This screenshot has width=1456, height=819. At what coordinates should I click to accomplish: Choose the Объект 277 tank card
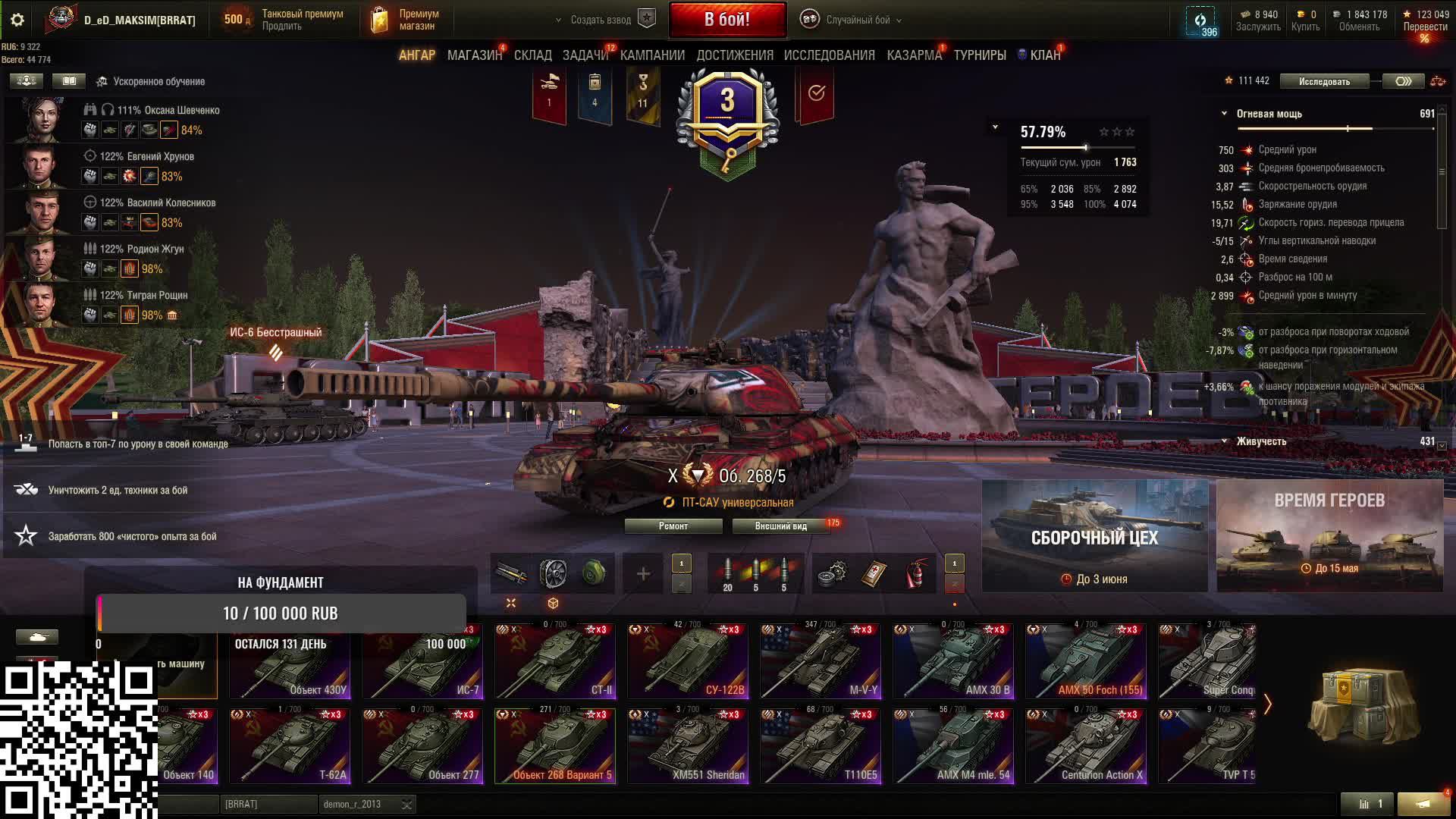(x=422, y=746)
